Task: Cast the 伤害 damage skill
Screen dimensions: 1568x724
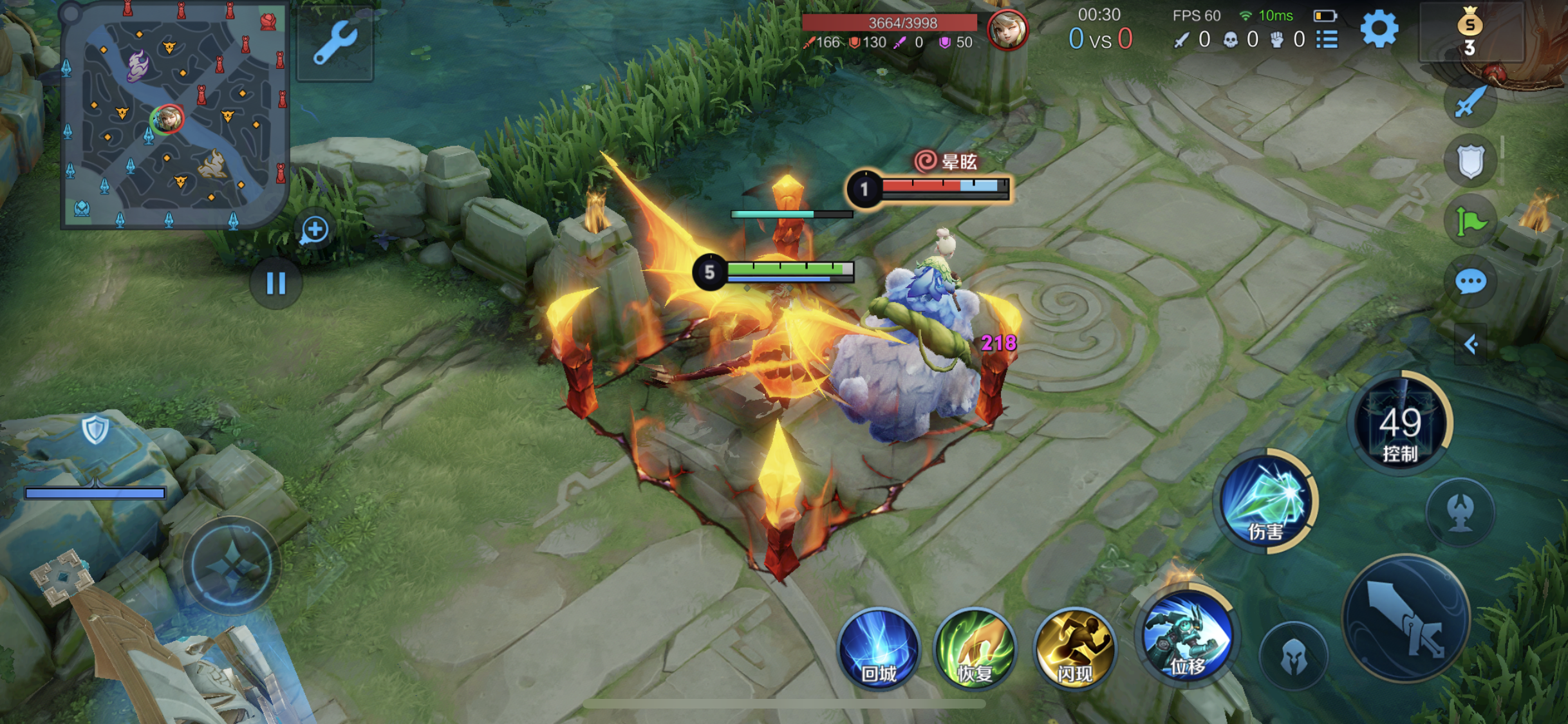Action: click(1266, 502)
